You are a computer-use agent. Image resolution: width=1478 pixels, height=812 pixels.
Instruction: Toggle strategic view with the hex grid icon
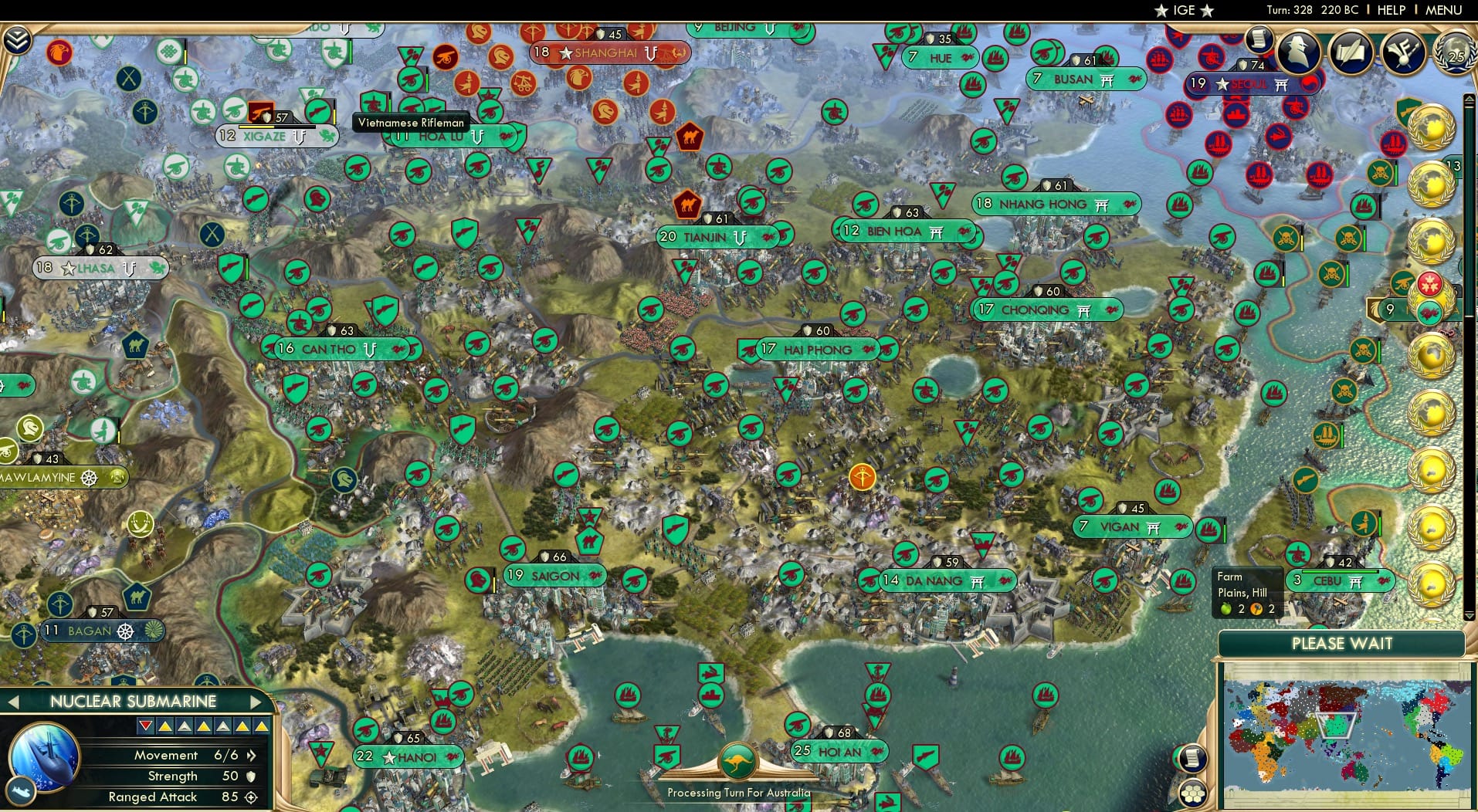pyautogui.click(x=1193, y=795)
